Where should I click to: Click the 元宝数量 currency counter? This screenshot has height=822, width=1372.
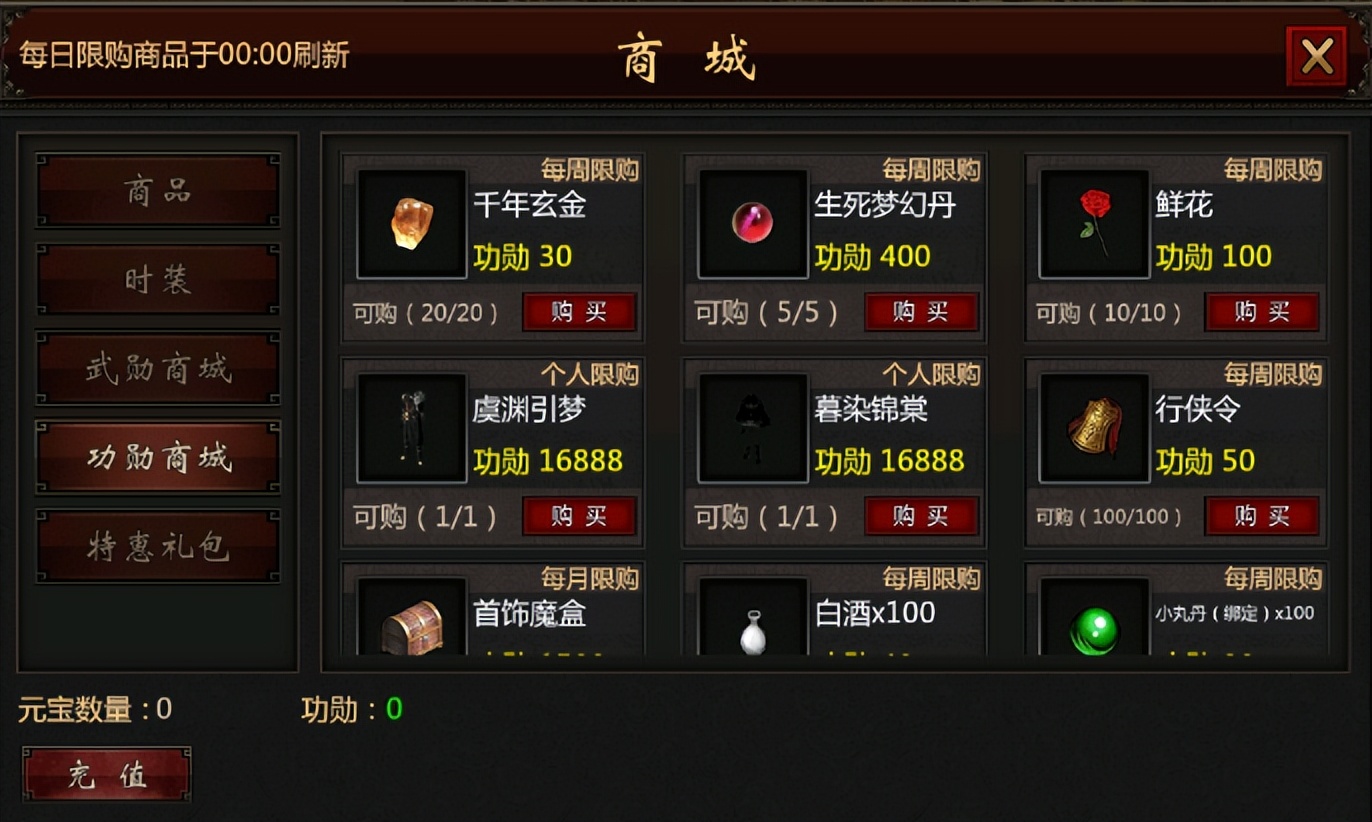(95, 708)
